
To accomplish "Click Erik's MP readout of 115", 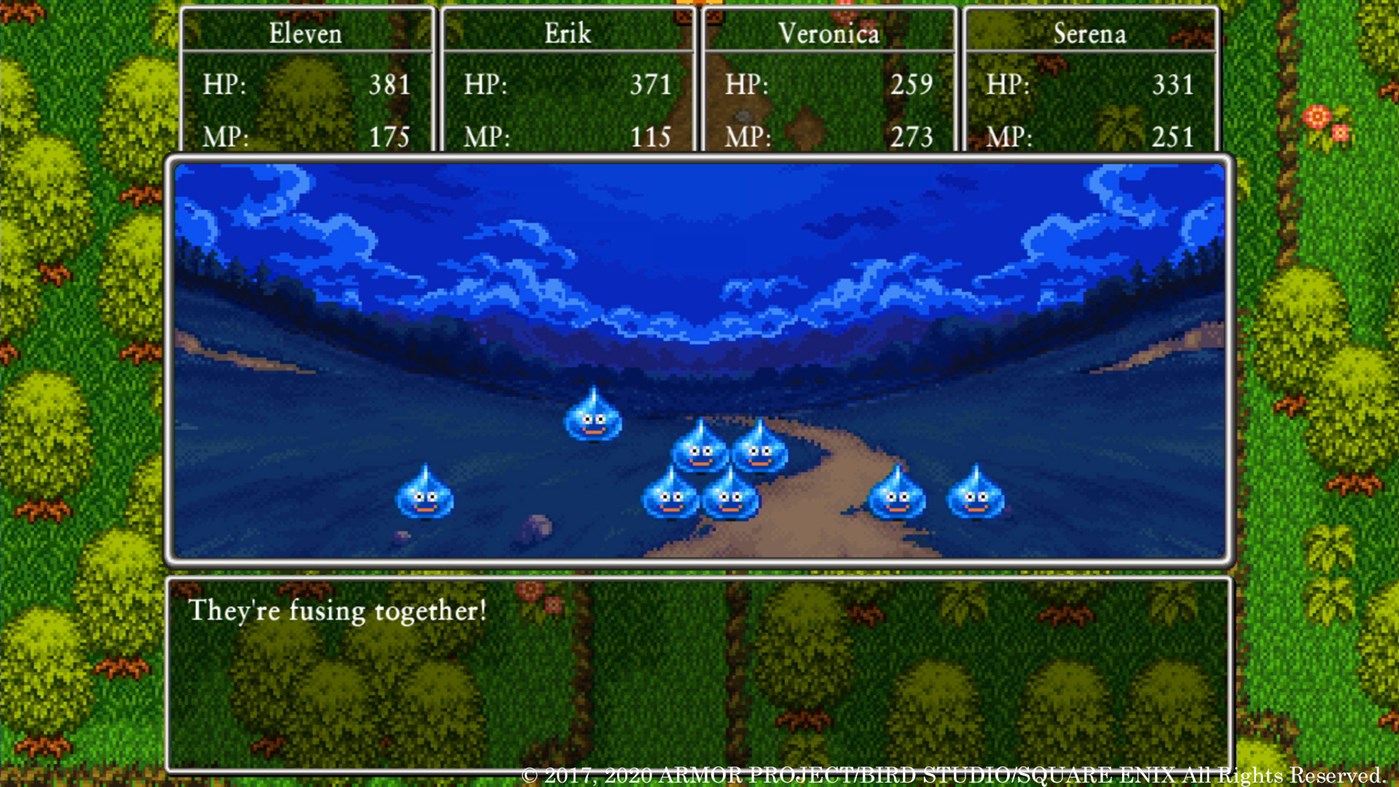I will [x=651, y=137].
